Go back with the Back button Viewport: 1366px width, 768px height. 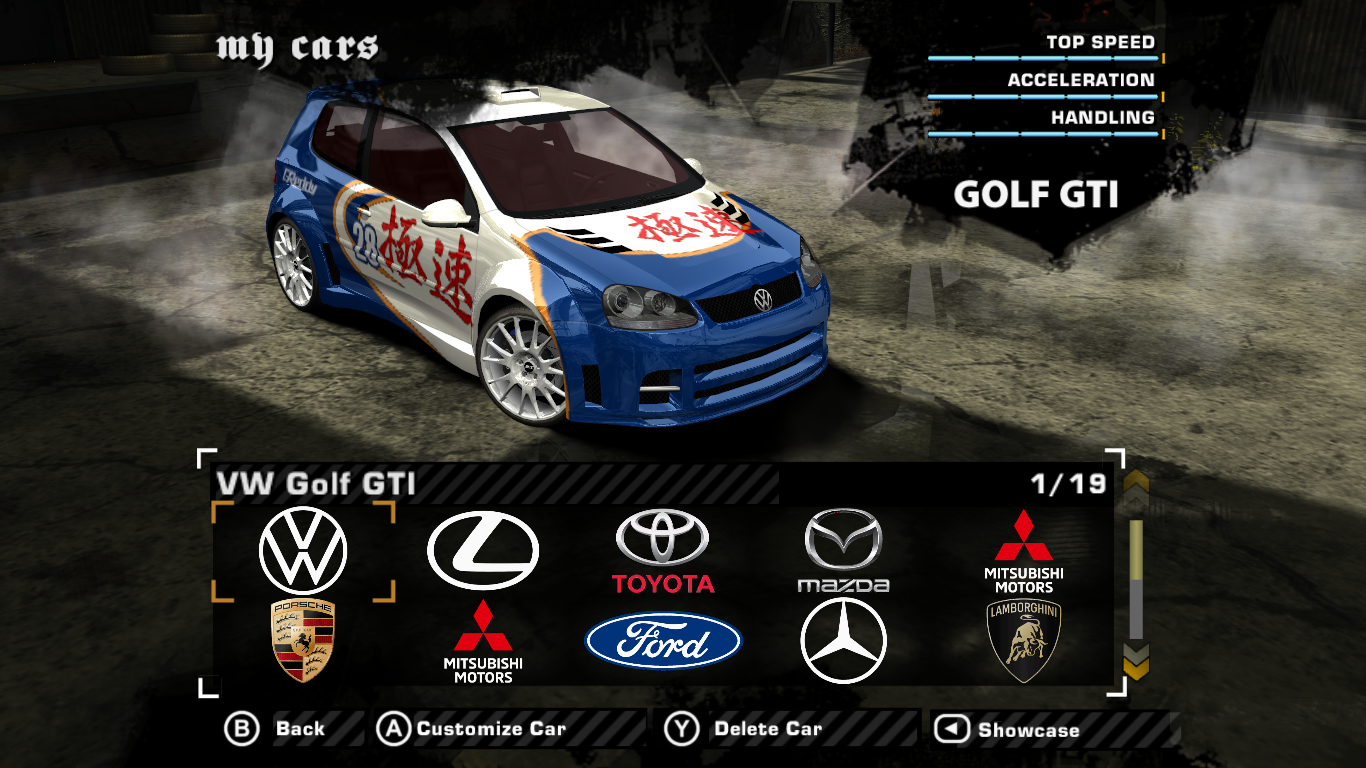pyautogui.click(x=275, y=729)
